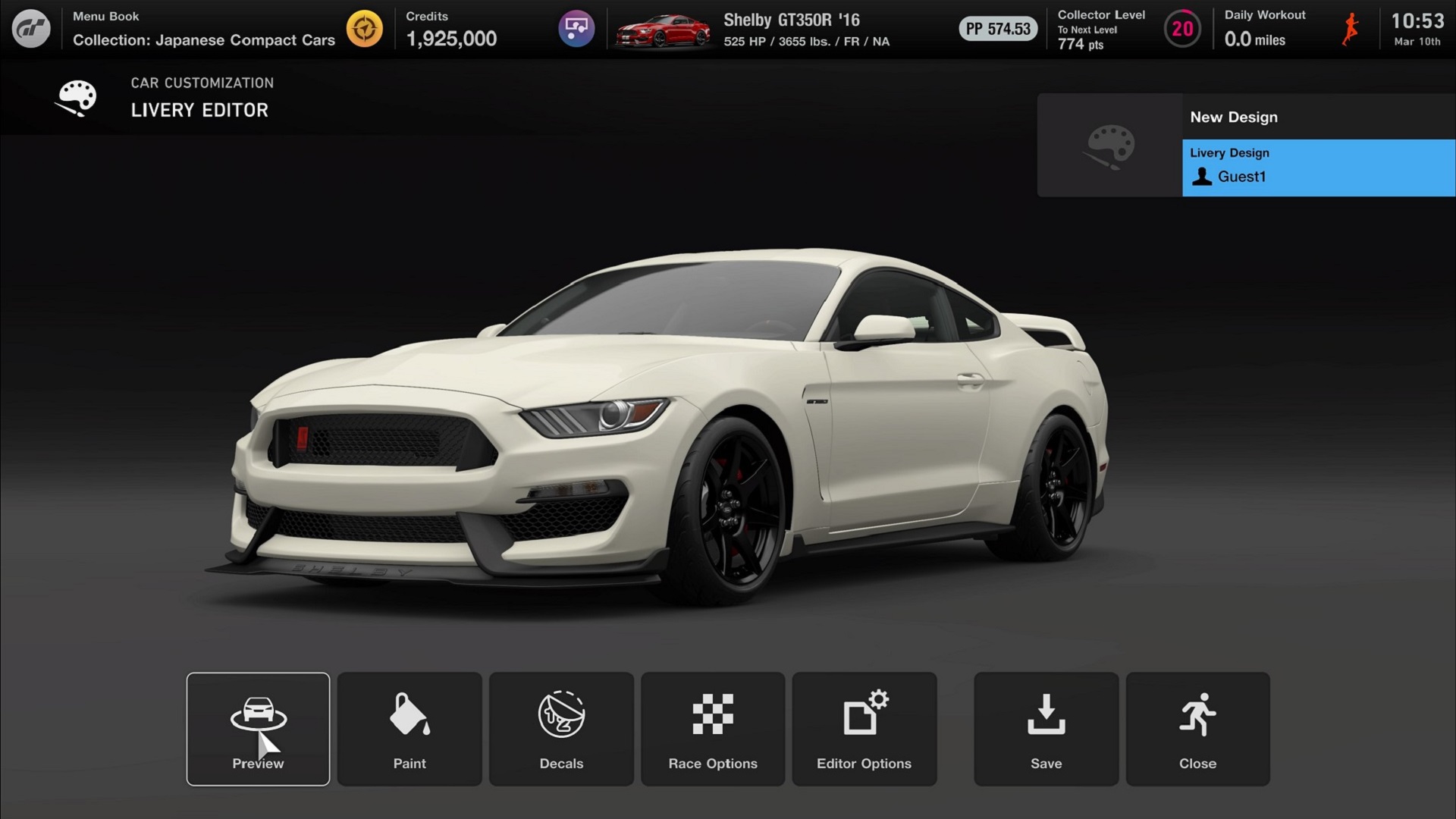Open the purple showcase icon
1456x819 pixels.
[576, 29]
